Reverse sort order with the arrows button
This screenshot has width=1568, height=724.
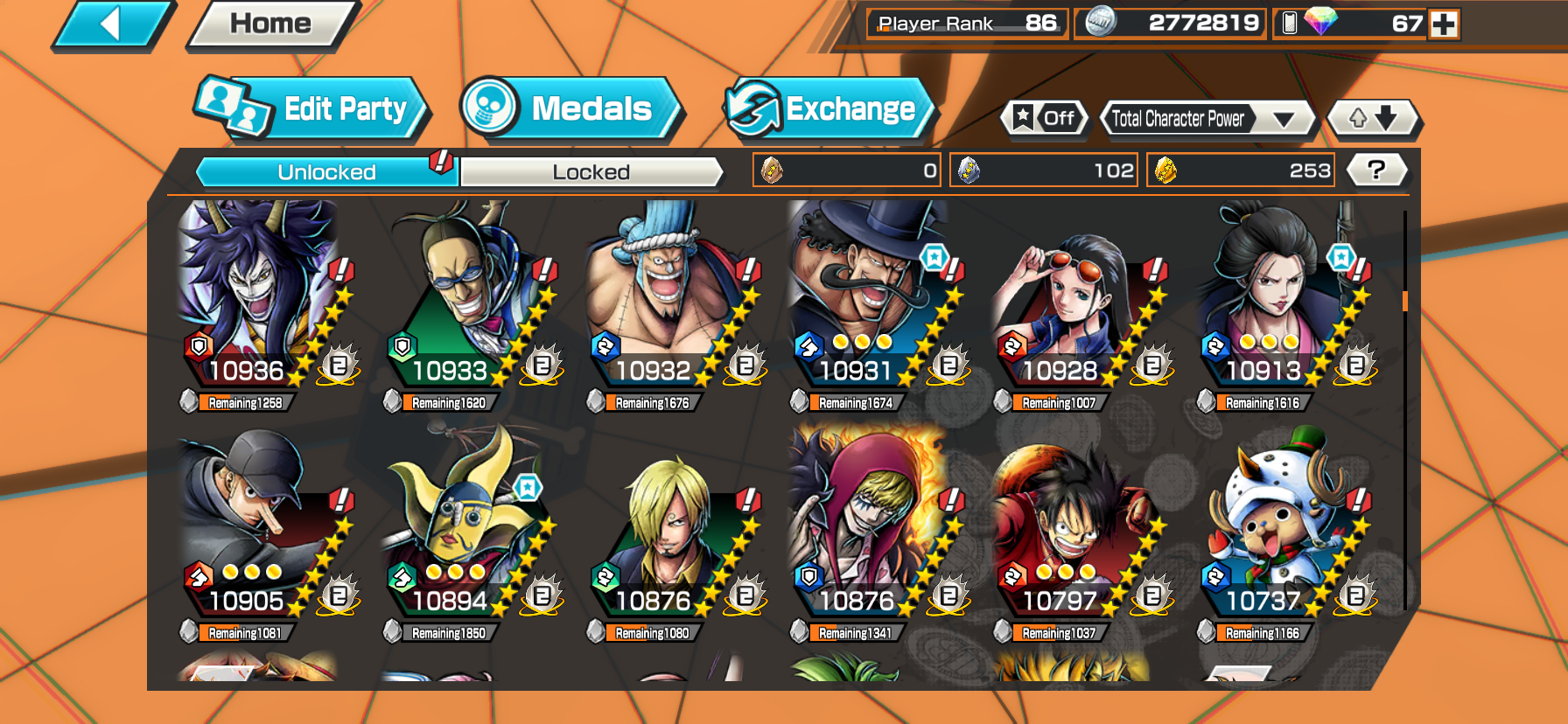[x=1372, y=118]
